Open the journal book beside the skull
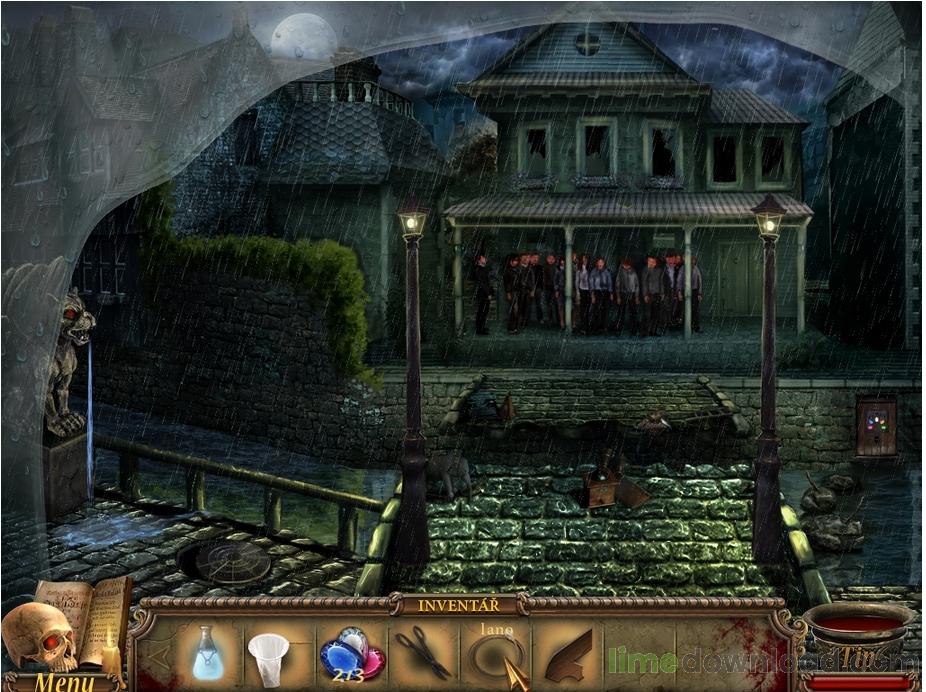Viewport: 926px width, 692px height. click(84, 620)
